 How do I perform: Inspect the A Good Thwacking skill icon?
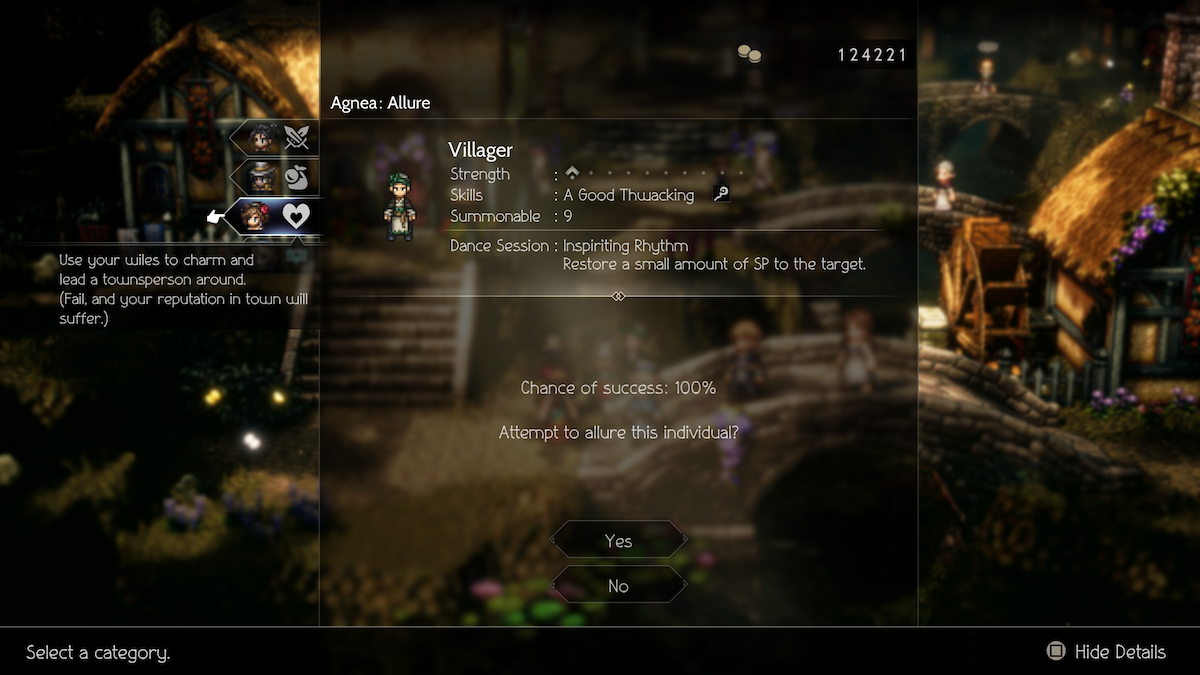(x=721, y=195)
